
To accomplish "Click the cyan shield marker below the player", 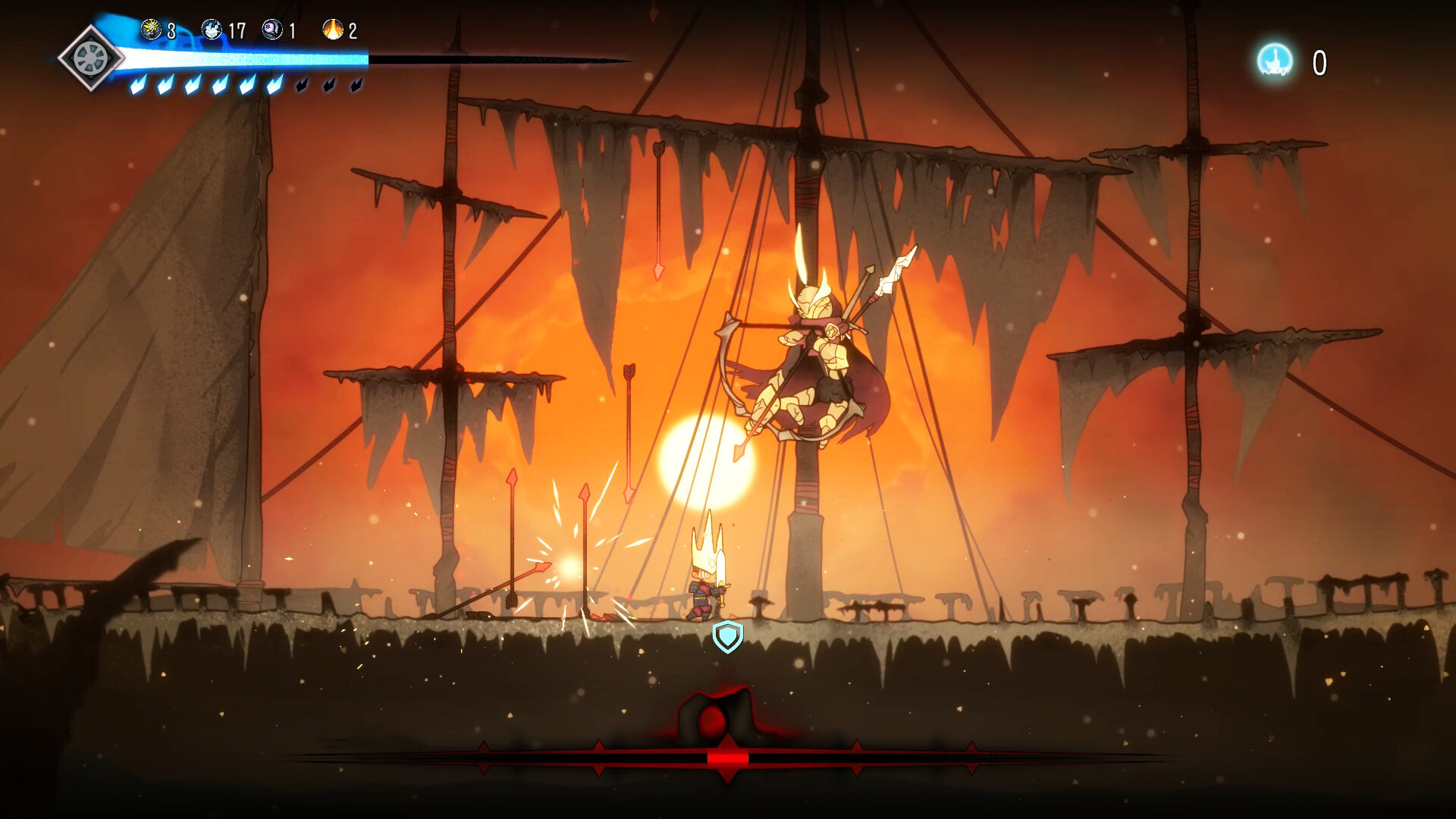I will [x=727, y=636].
